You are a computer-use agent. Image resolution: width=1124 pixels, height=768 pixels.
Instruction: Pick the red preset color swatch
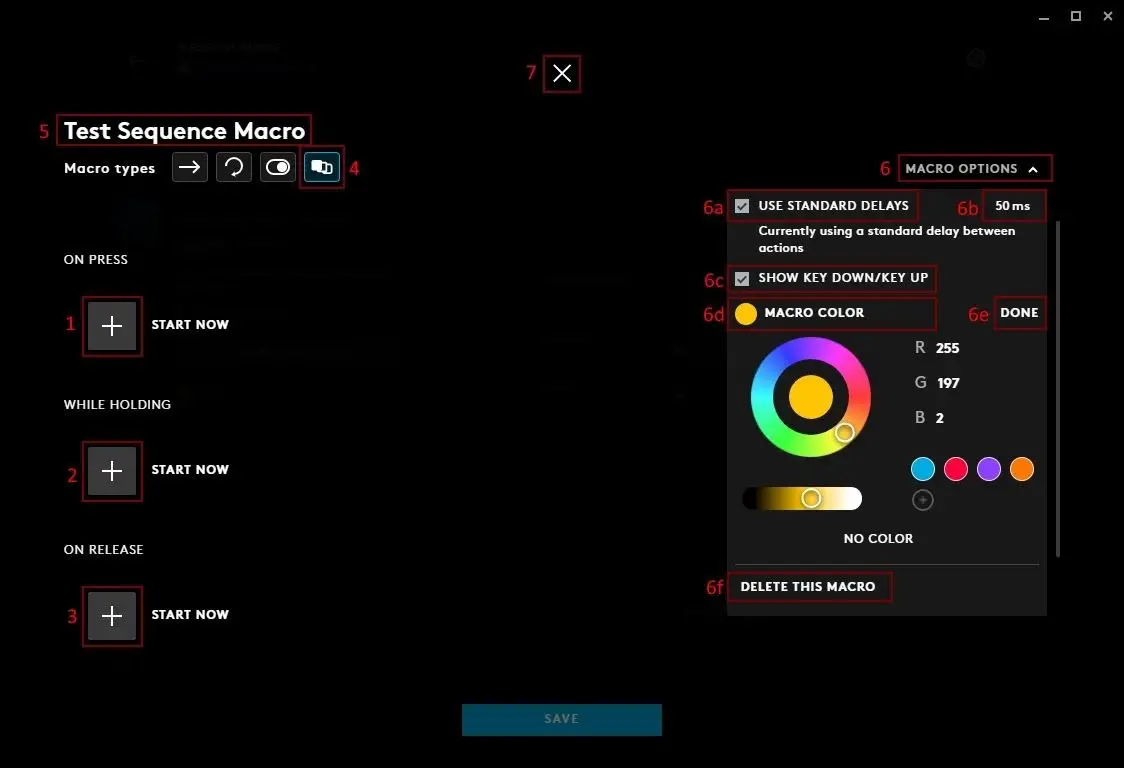click(x=956, y=469)
